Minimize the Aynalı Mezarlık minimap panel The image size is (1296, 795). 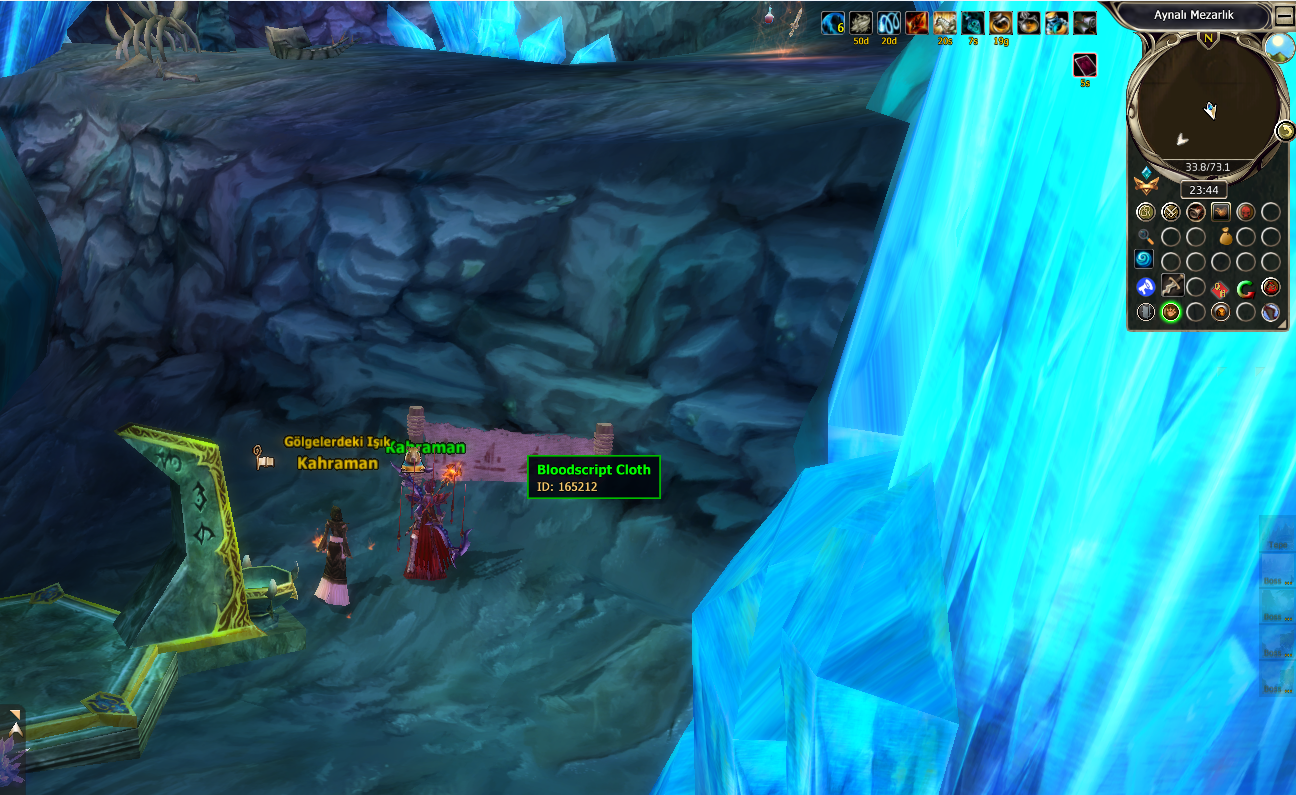coord(1284,17)
